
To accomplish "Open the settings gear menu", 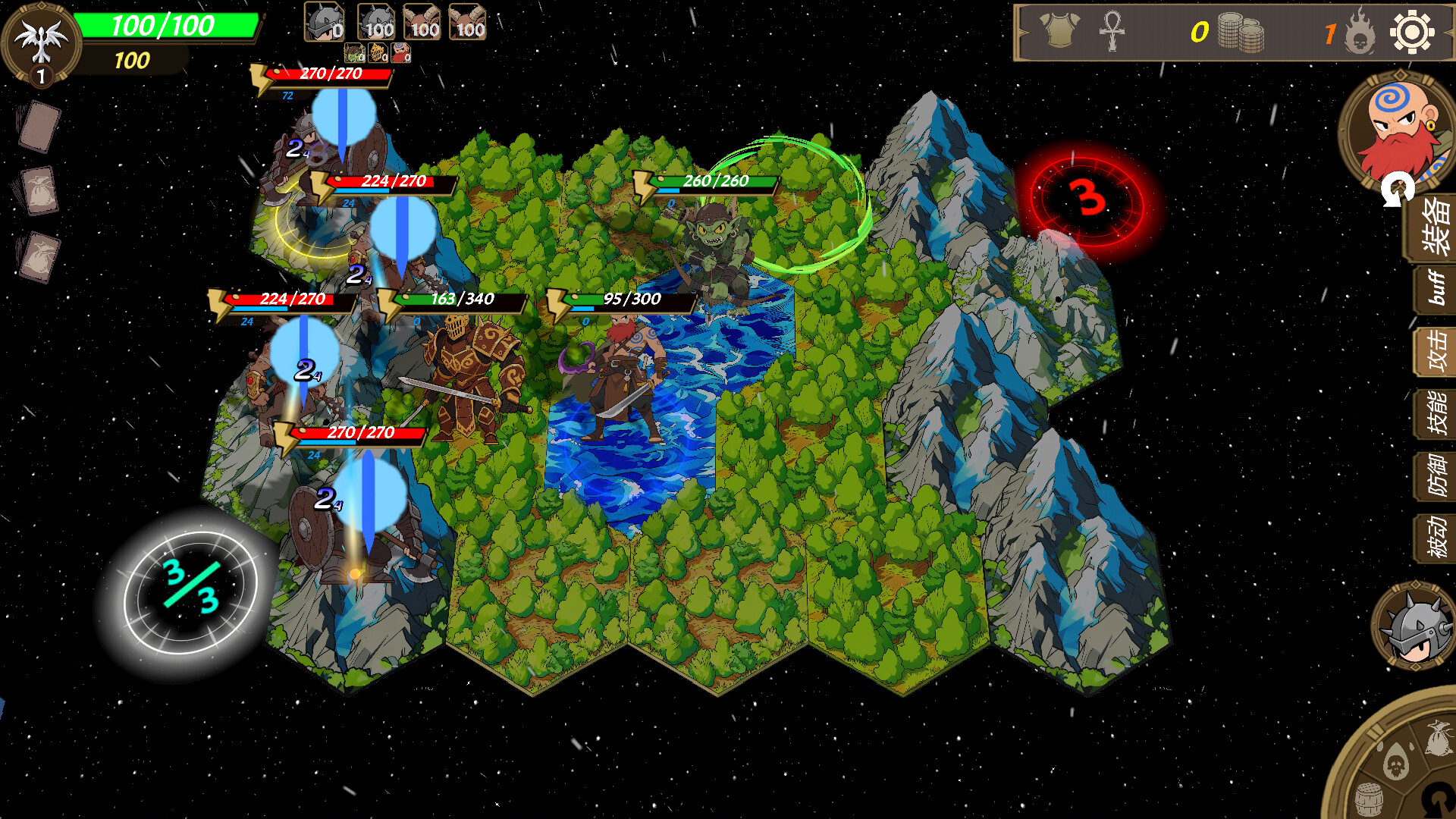I will tap(1412, 32).
